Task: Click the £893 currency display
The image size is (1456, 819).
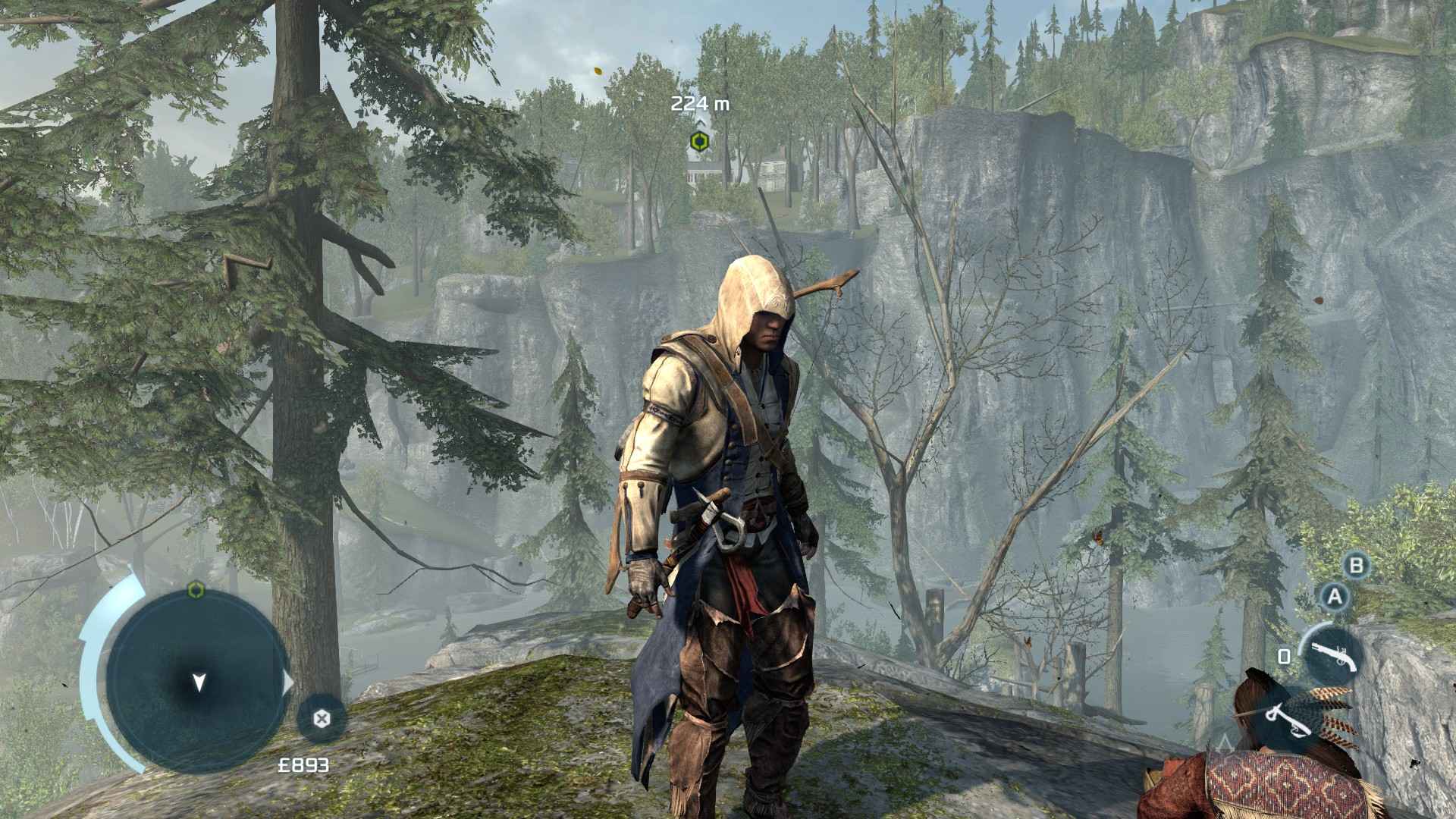Action: [x=304, y=764]
